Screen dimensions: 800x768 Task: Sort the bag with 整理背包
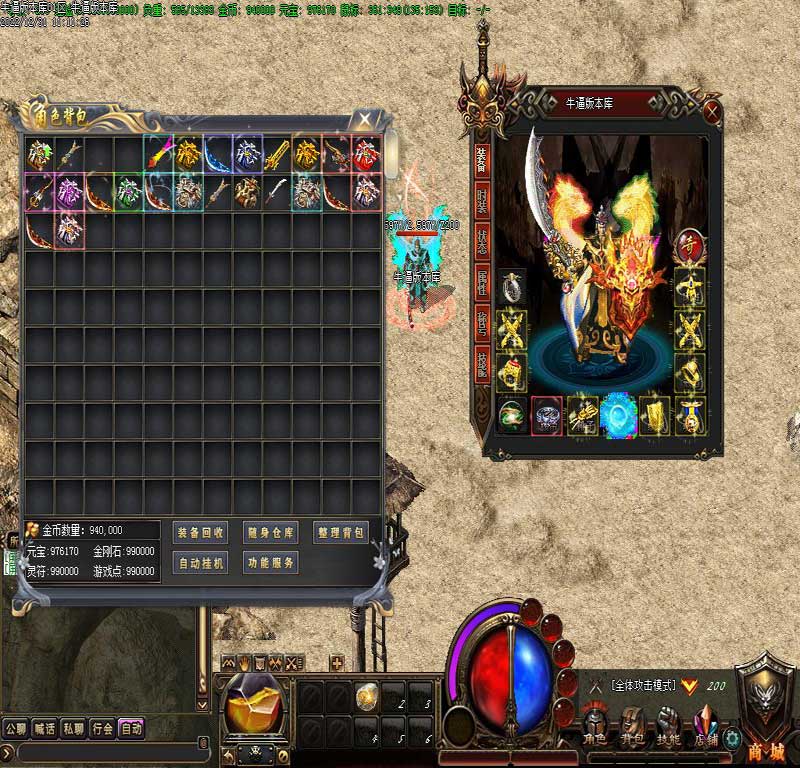(340, 533)
